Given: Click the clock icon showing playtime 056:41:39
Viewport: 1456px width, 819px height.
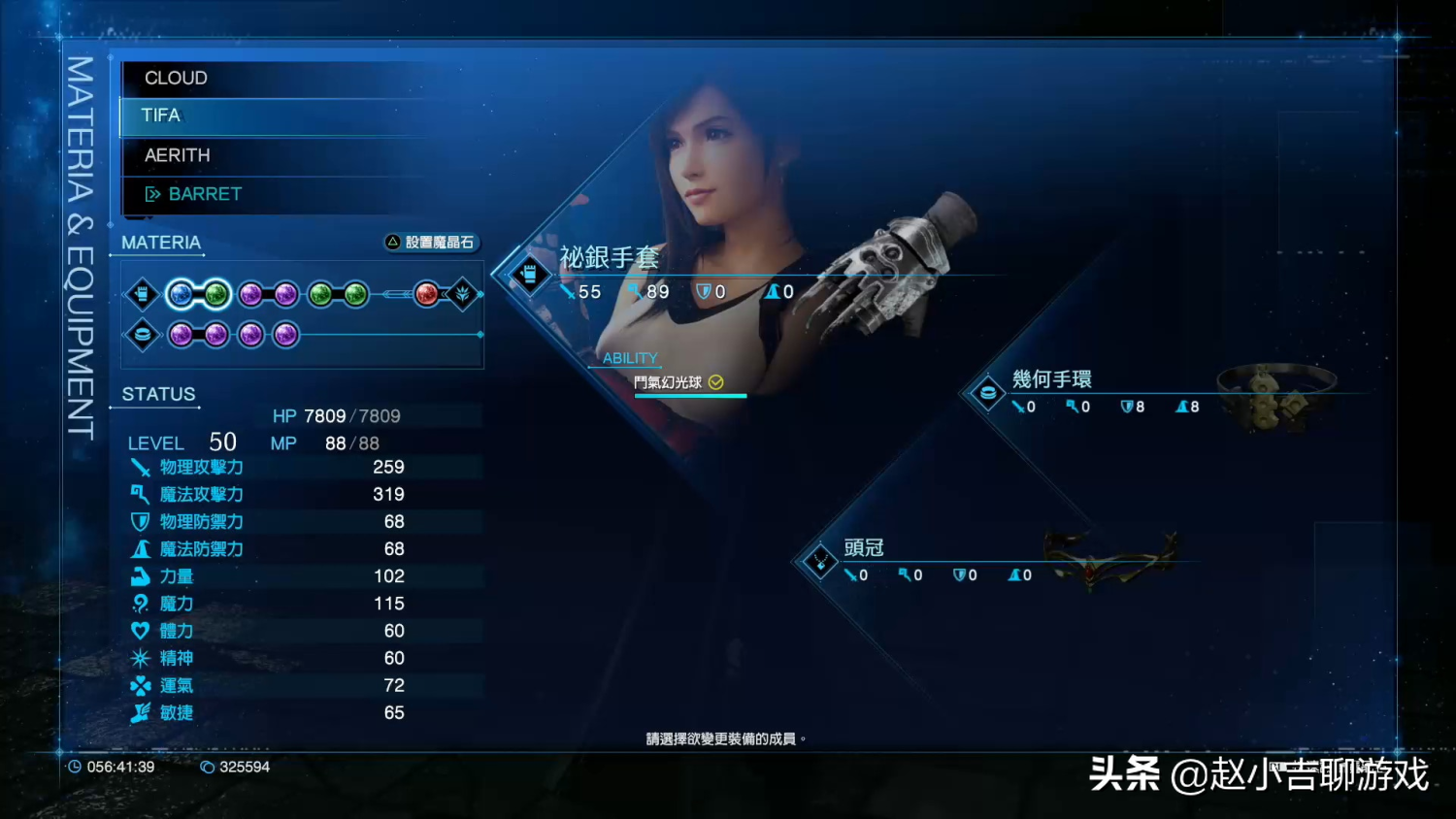Looking at the screenshot, I should [76, 767].
